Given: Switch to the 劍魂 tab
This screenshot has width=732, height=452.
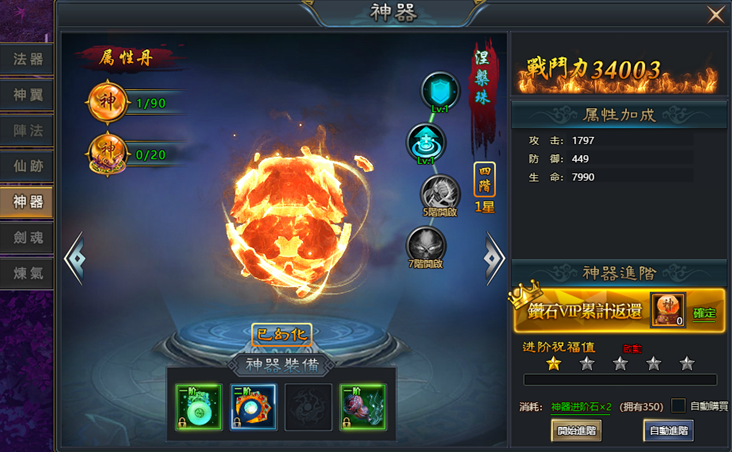Looking at the screenshot, I should coord(28,239).
